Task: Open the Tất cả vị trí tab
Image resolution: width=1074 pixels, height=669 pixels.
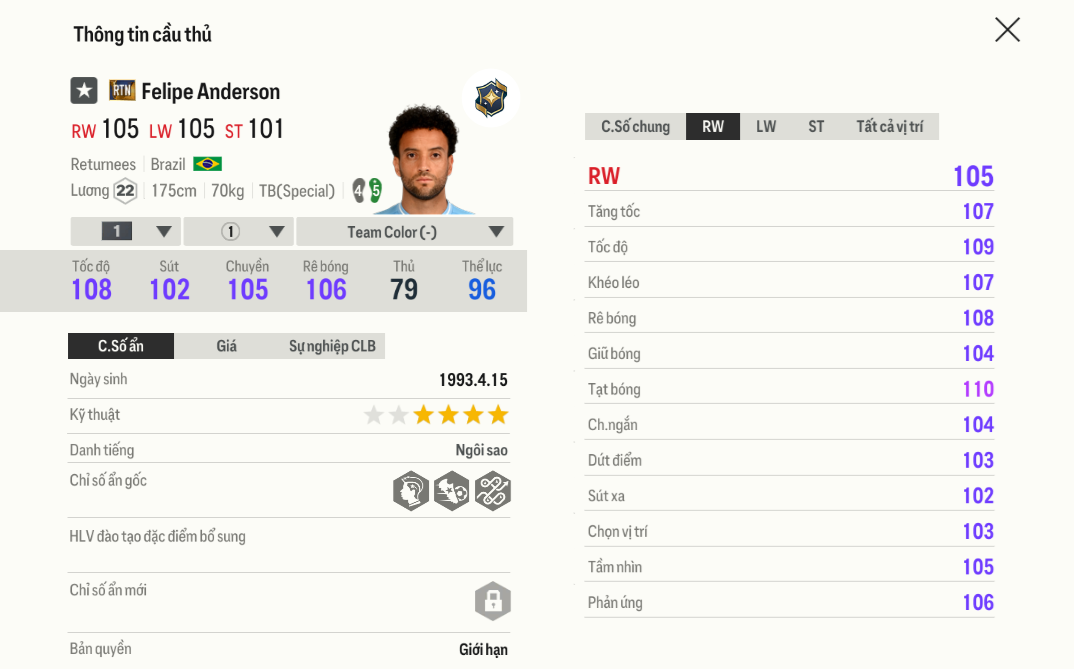Action: pos(889,127)
